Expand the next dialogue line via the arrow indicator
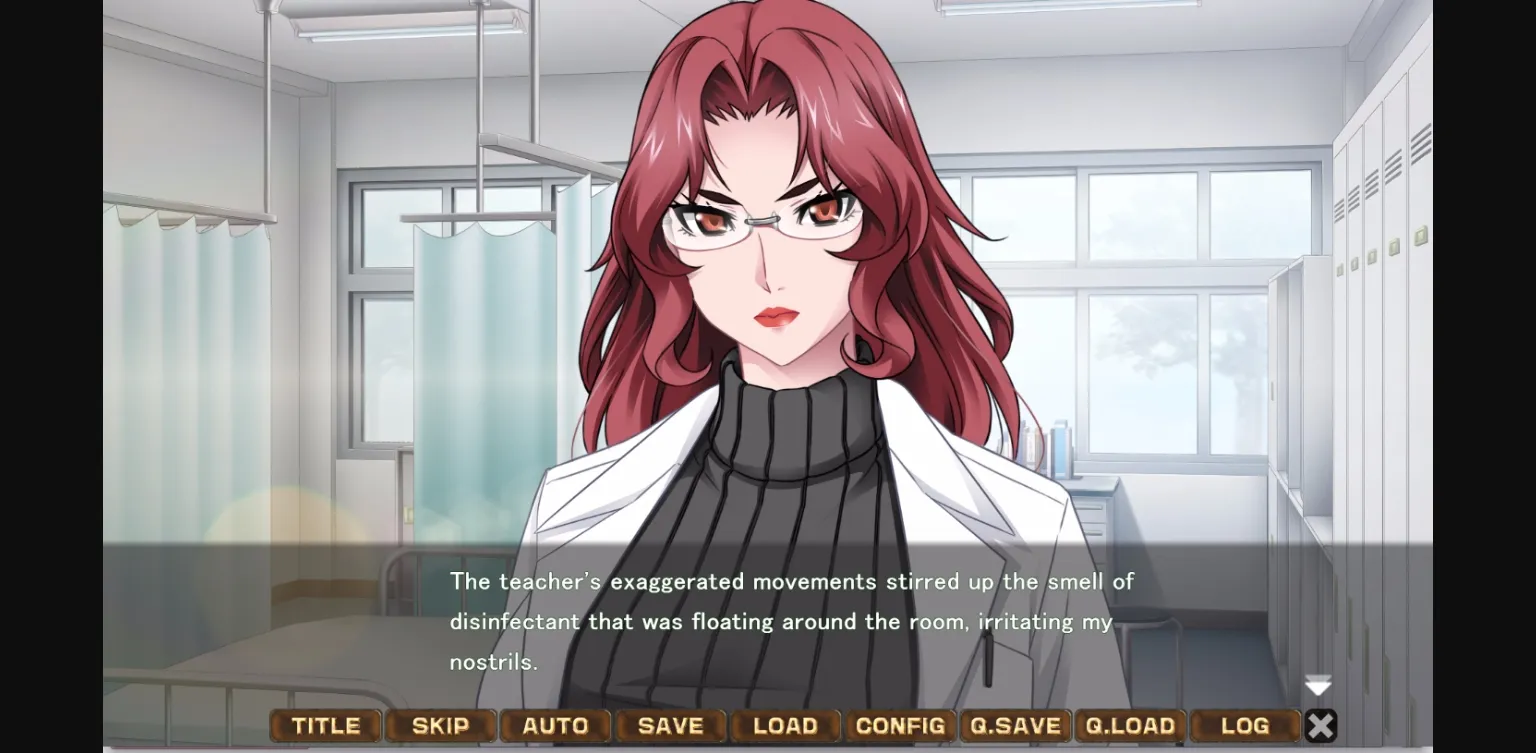 coord(1318,686)
